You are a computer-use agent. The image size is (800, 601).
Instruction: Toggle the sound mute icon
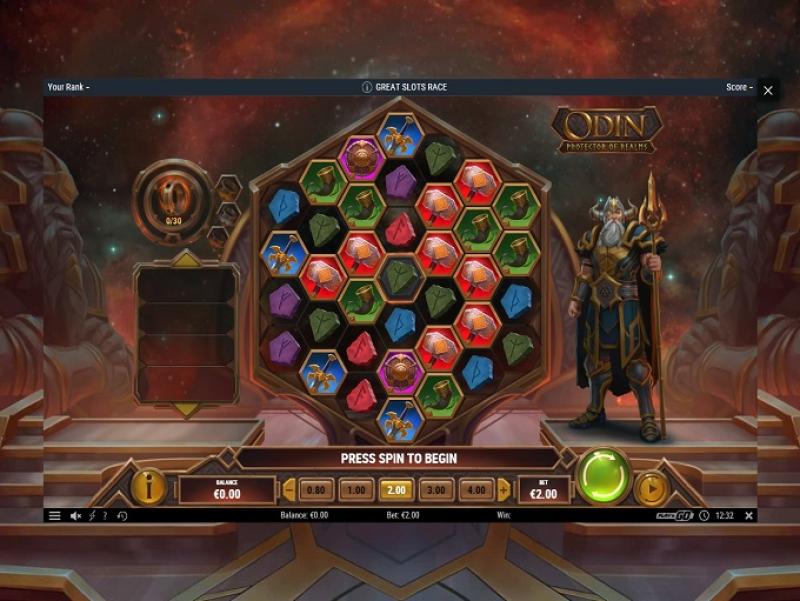(x=76, y=516)
